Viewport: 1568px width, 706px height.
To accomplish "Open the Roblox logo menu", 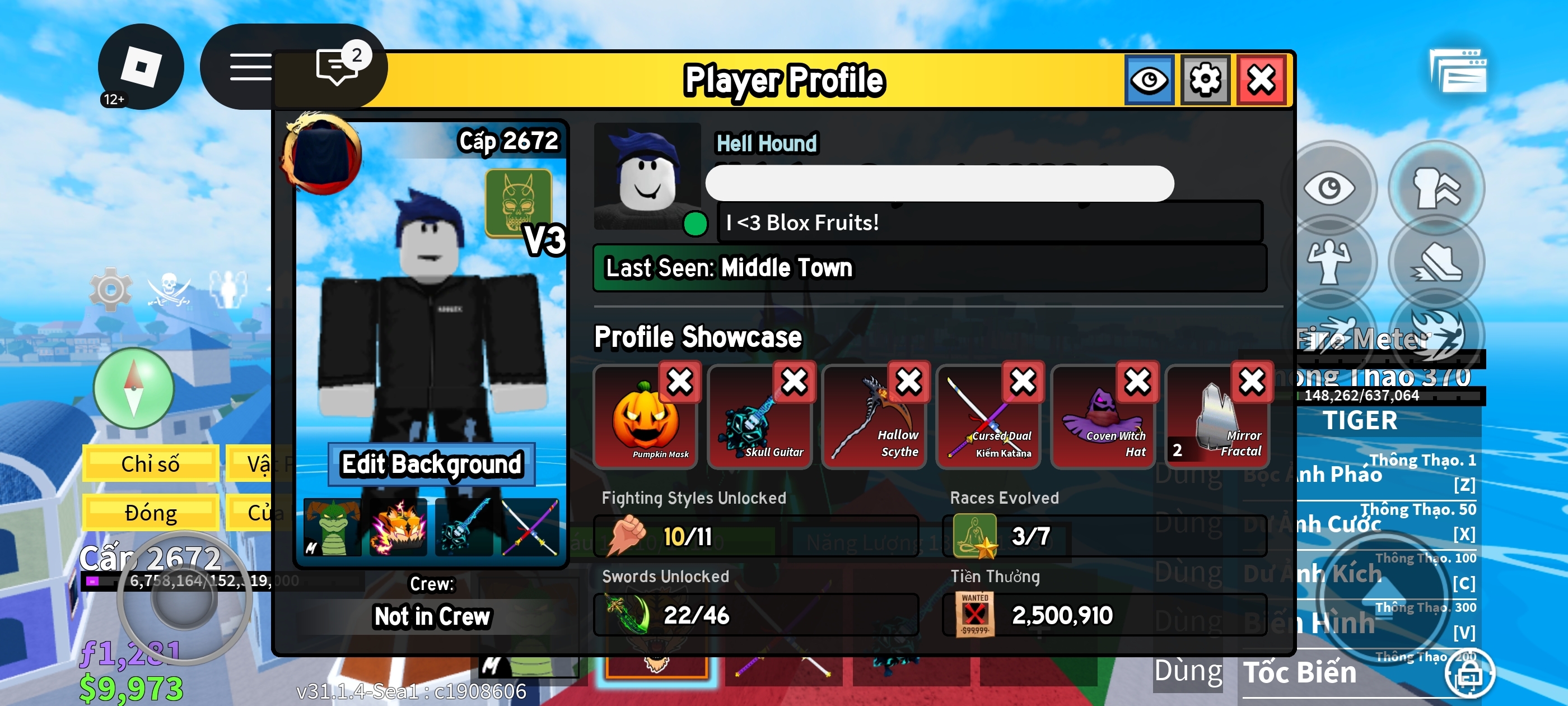I will (x=141, y=66).
